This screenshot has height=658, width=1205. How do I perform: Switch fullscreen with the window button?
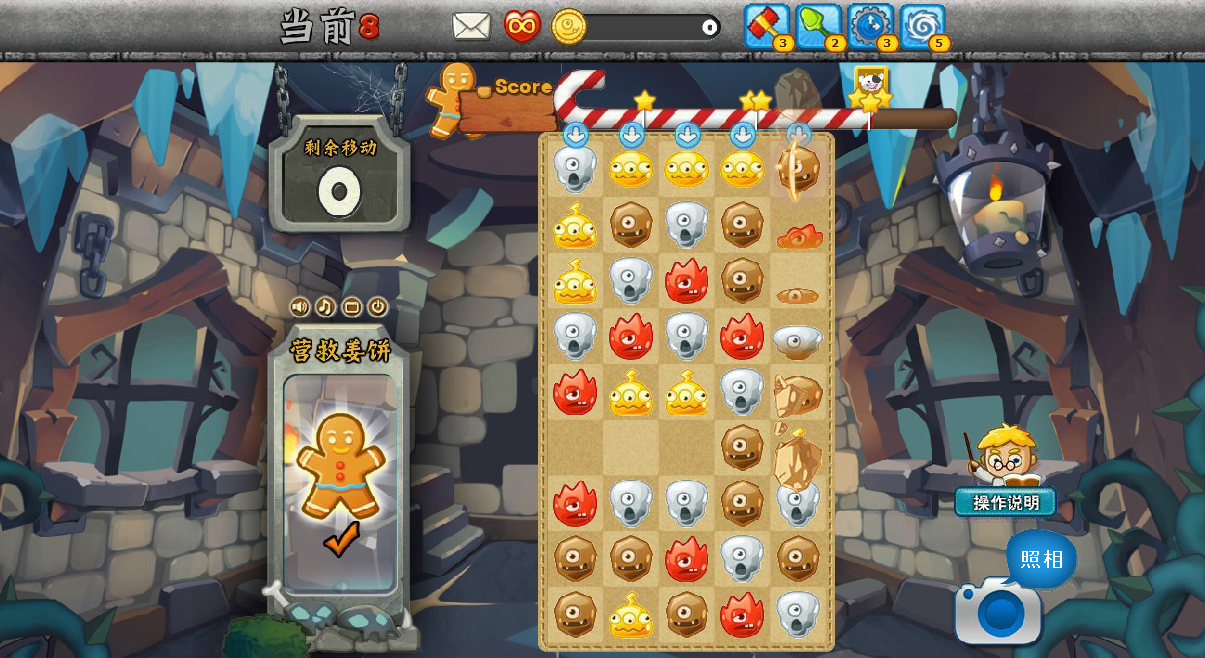pos(351,307)
